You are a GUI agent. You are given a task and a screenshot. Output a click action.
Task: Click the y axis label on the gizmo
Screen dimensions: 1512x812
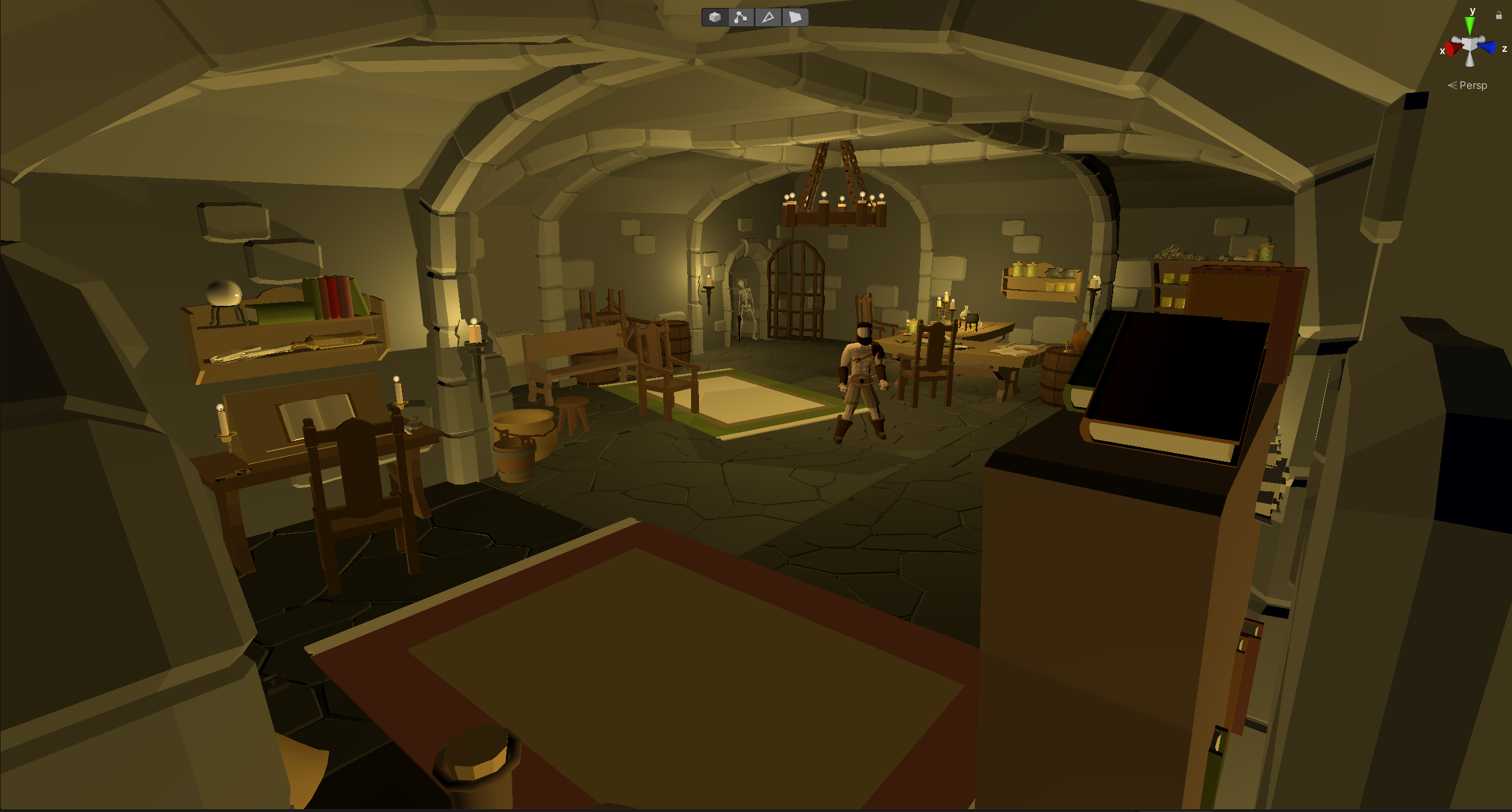point(1473,11)
